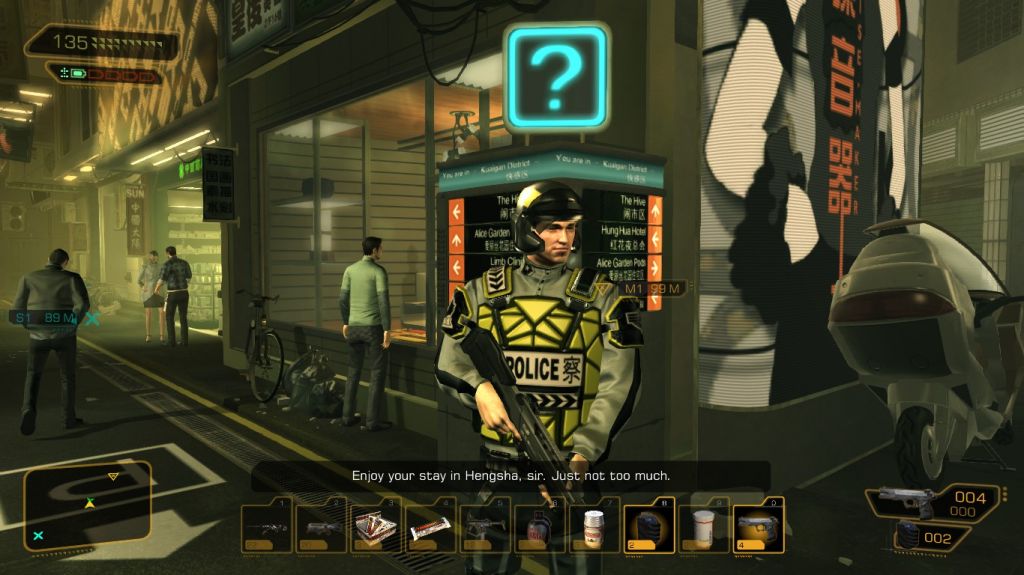Equip the machine pistol in hotbar slot 5

point(485,527)
